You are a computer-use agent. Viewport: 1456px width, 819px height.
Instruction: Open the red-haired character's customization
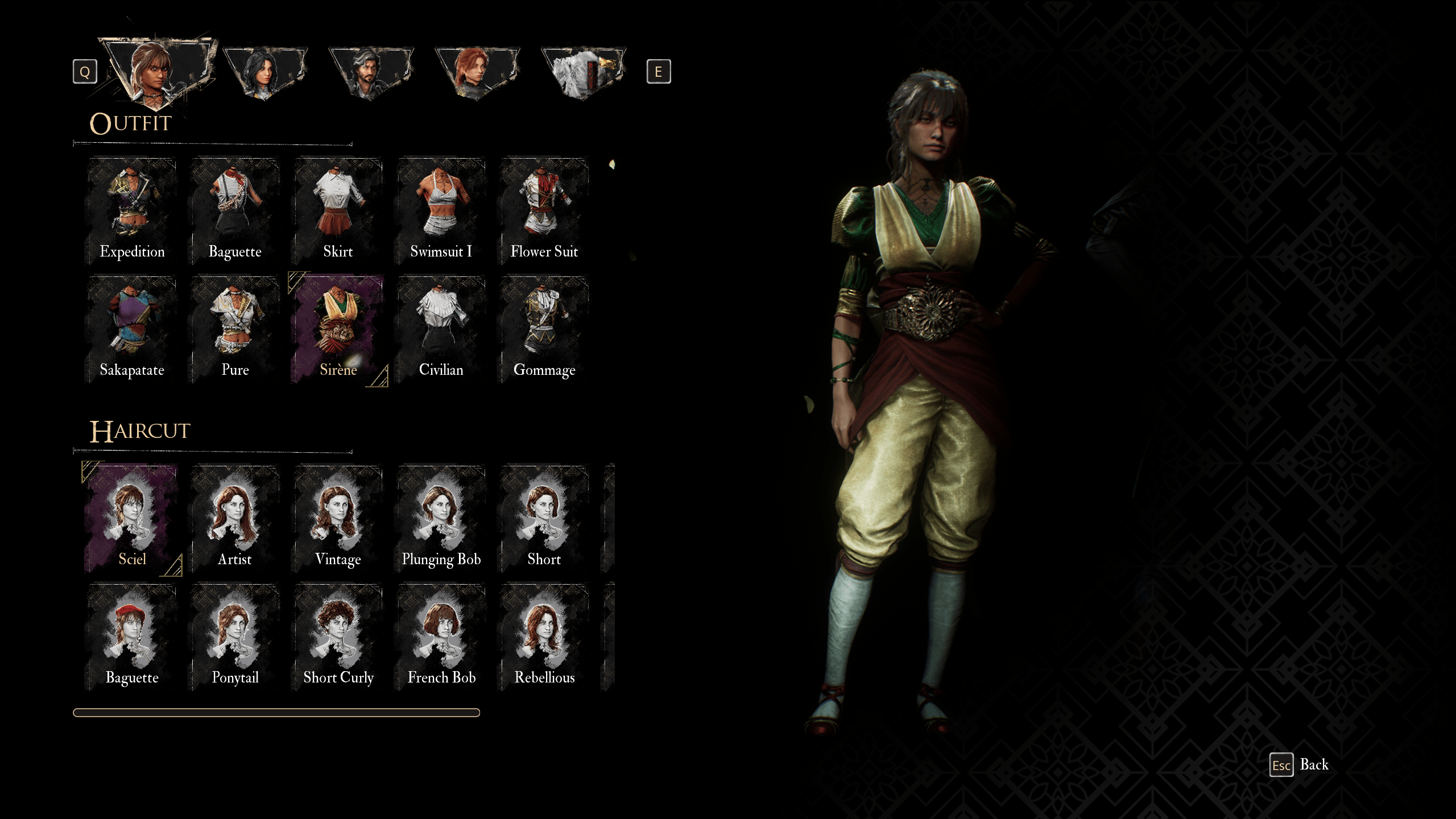[478, 71]
